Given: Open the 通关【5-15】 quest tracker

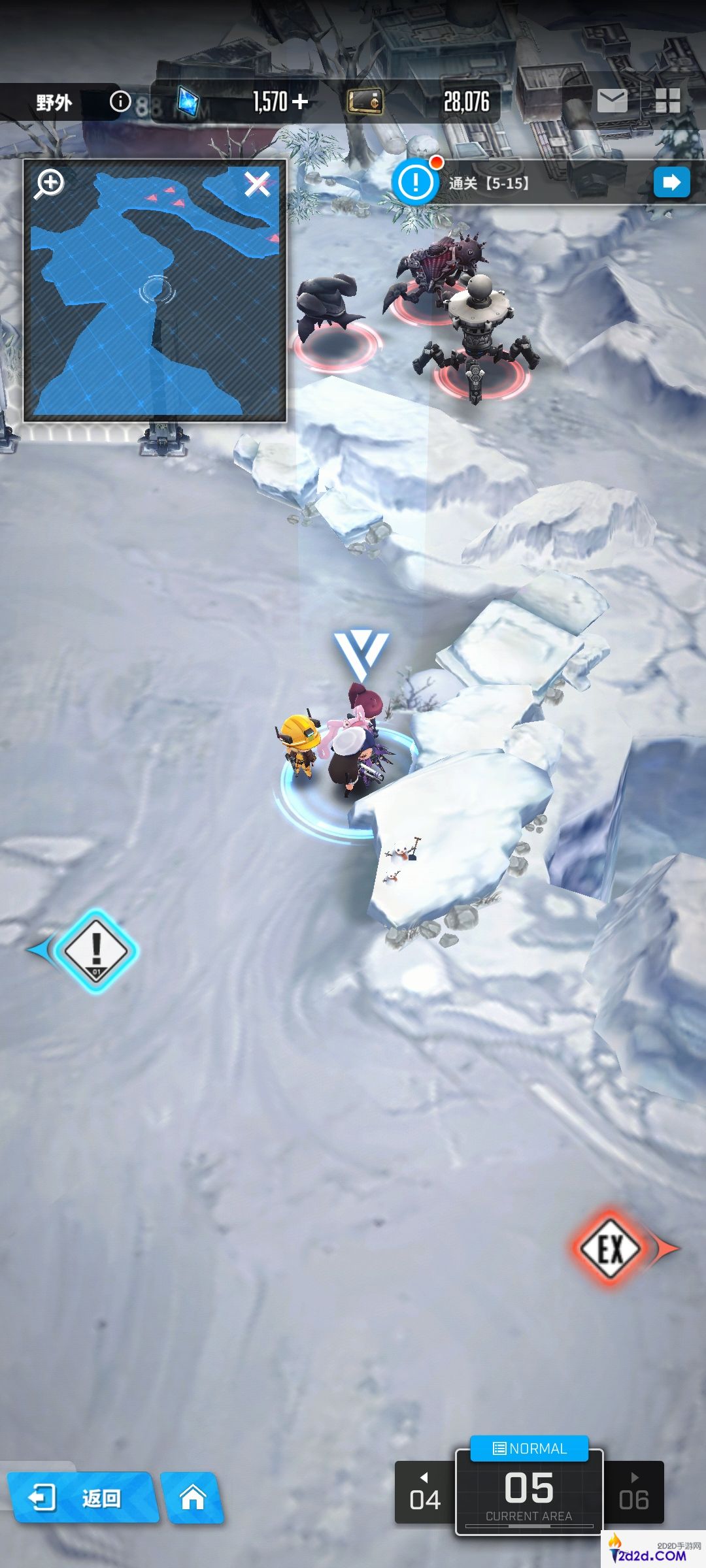Looking at the screenshot, I should 488,184.
